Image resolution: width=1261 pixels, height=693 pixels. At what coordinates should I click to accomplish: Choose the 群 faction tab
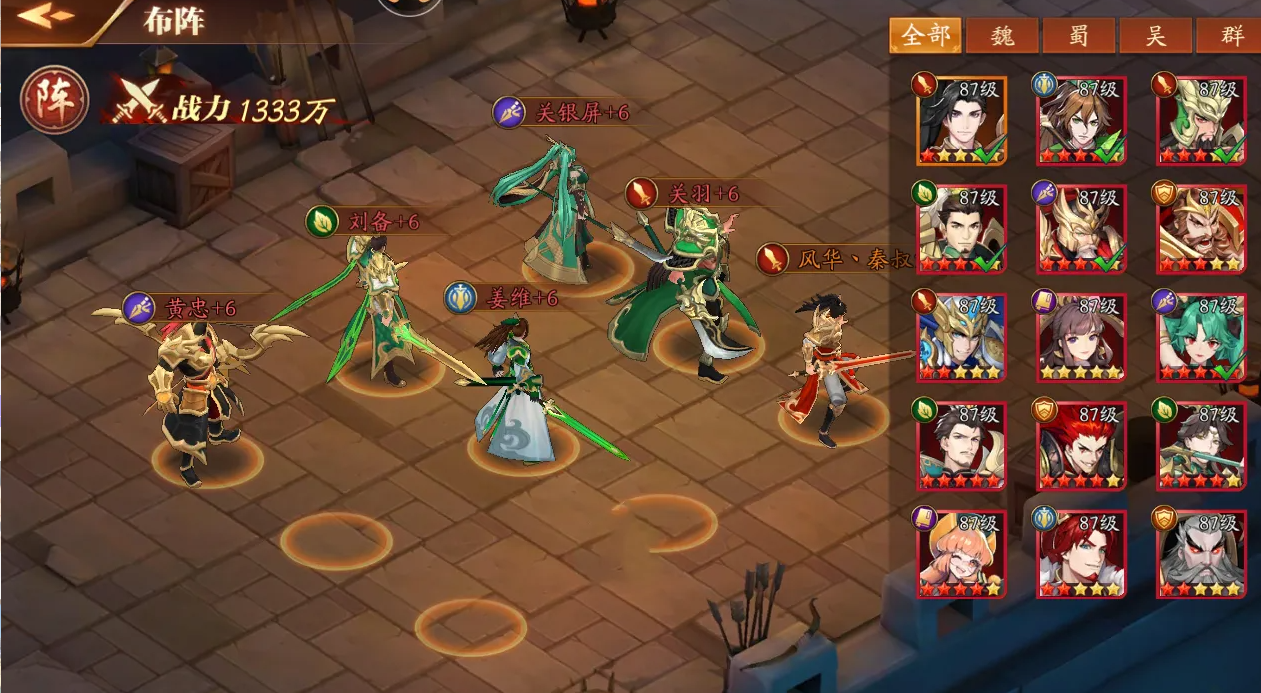pyautogui.click(x=1230, y=37)
